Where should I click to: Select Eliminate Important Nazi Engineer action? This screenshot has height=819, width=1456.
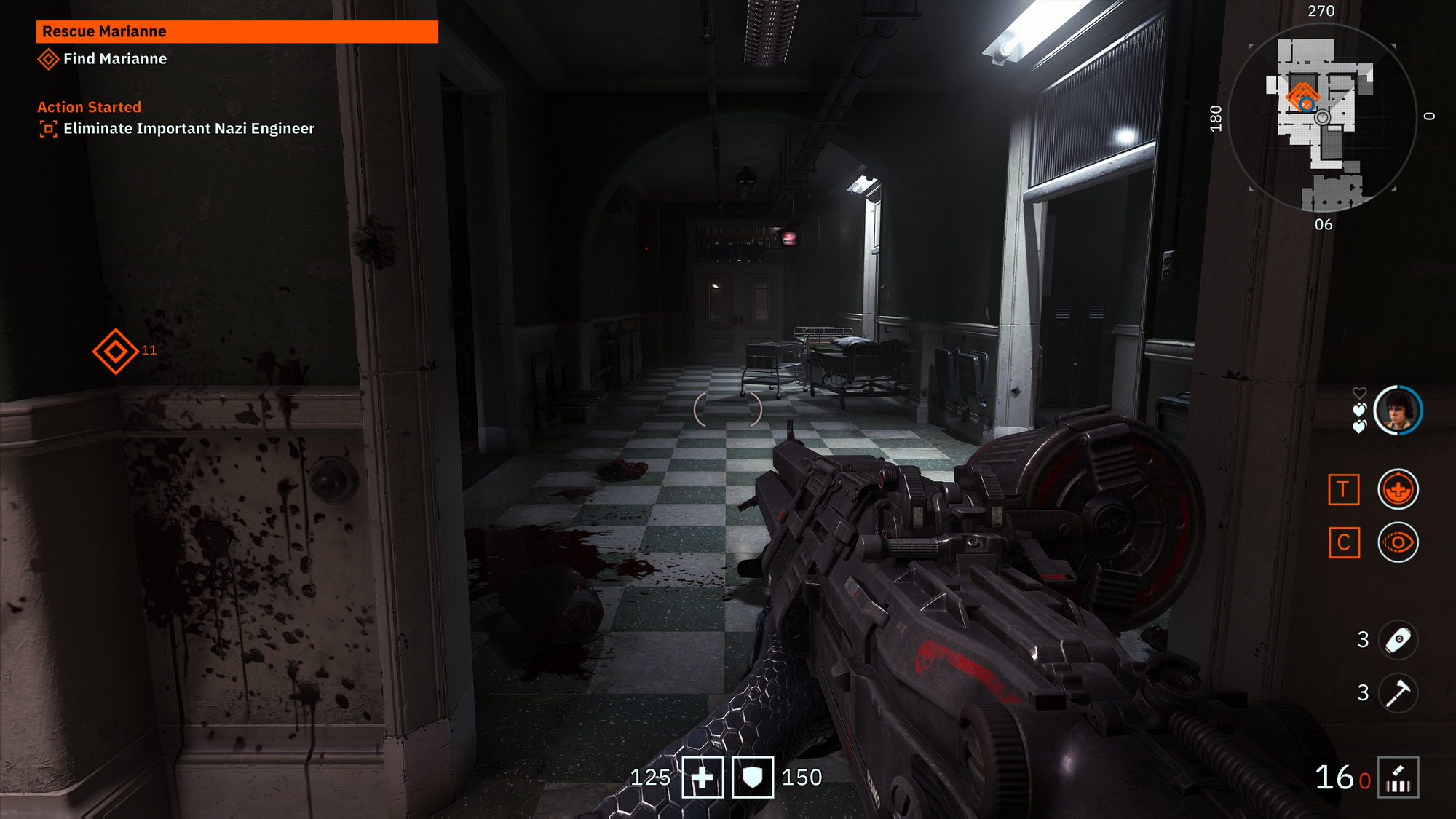click(x=188, y=129)
